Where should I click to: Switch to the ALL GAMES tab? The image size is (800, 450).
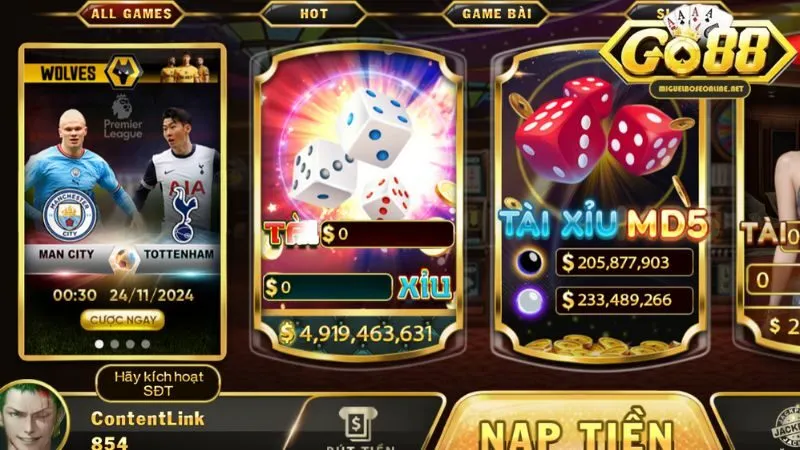[x=131, y=14]
